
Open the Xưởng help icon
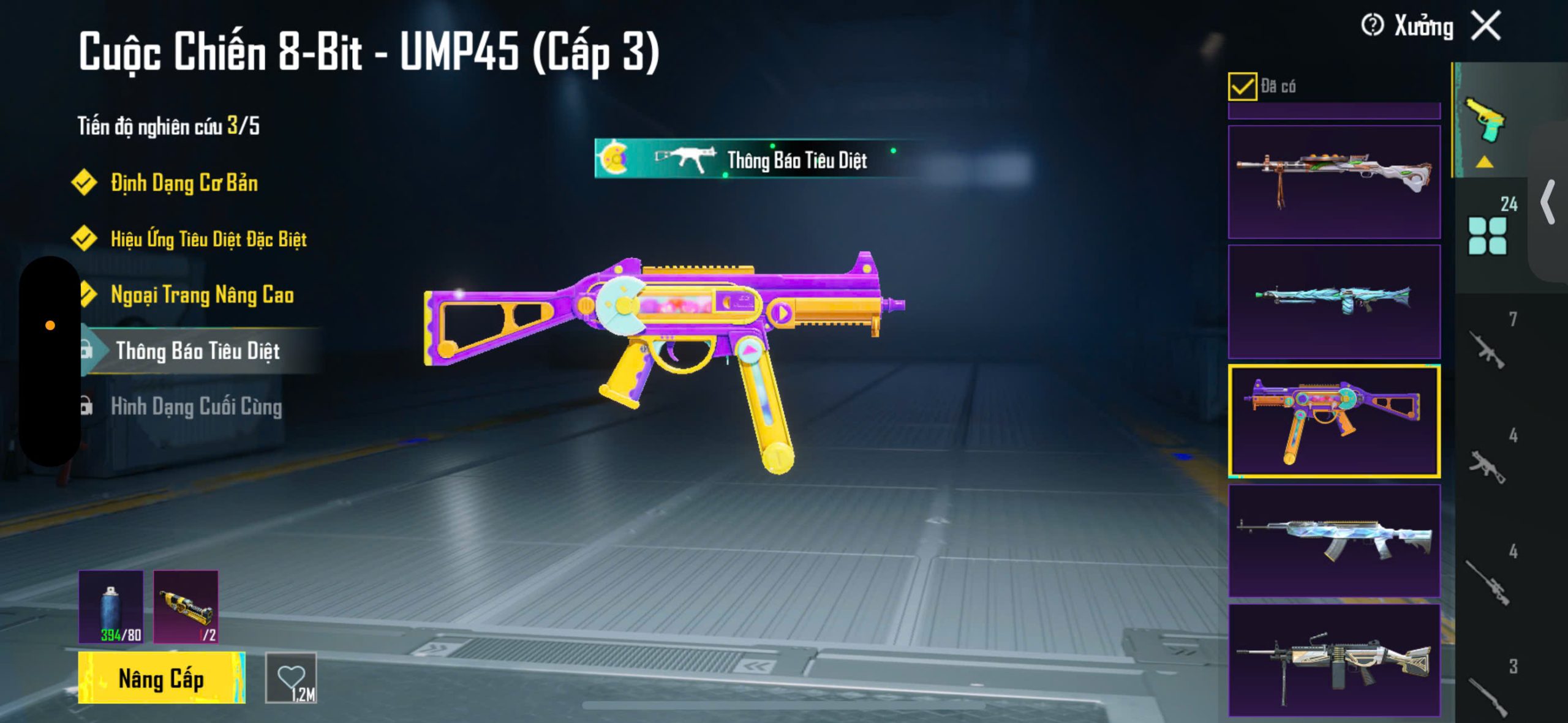click(1372, 26)
